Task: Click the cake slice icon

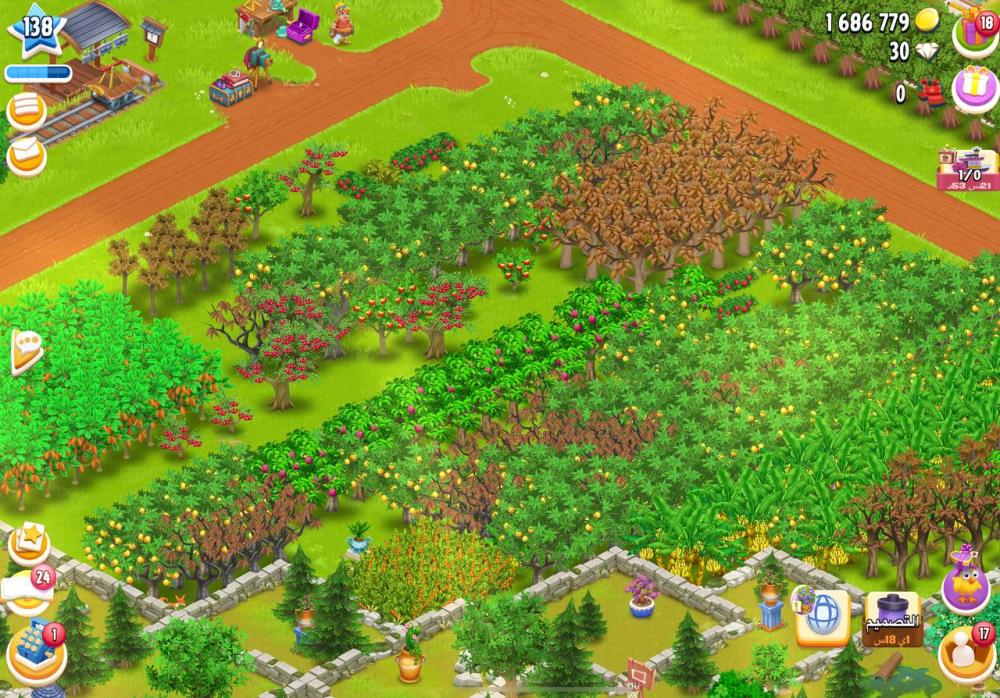Action: 24,351
